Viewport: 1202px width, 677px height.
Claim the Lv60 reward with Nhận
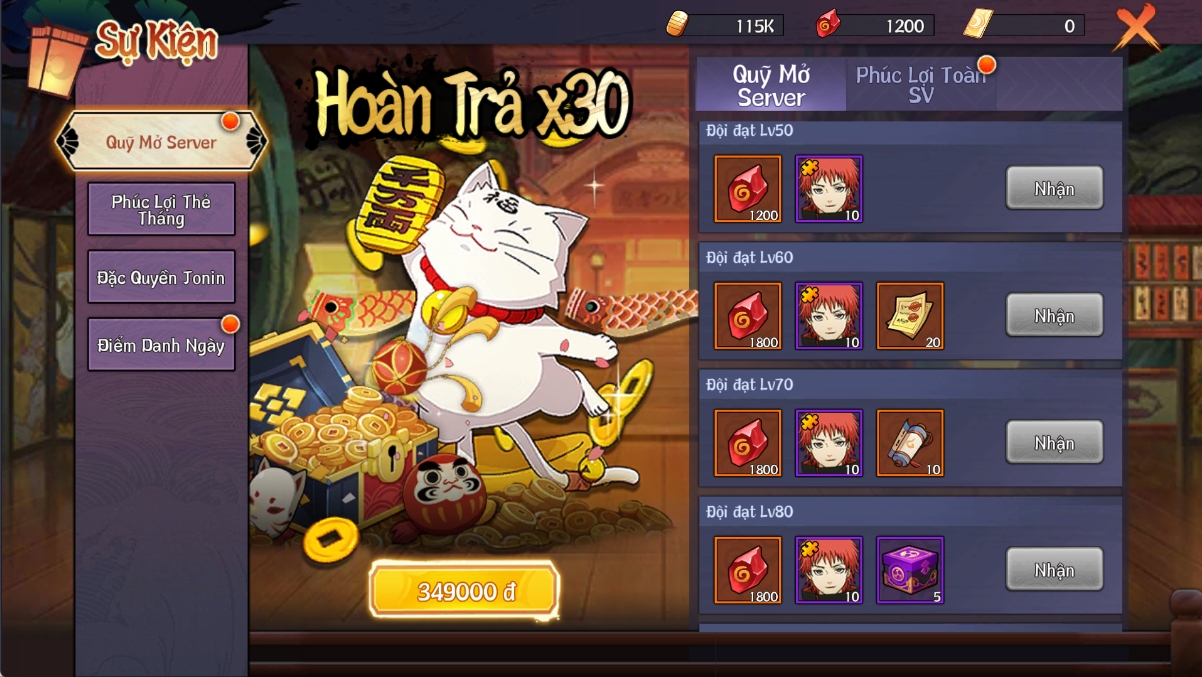pos(1054,316)
